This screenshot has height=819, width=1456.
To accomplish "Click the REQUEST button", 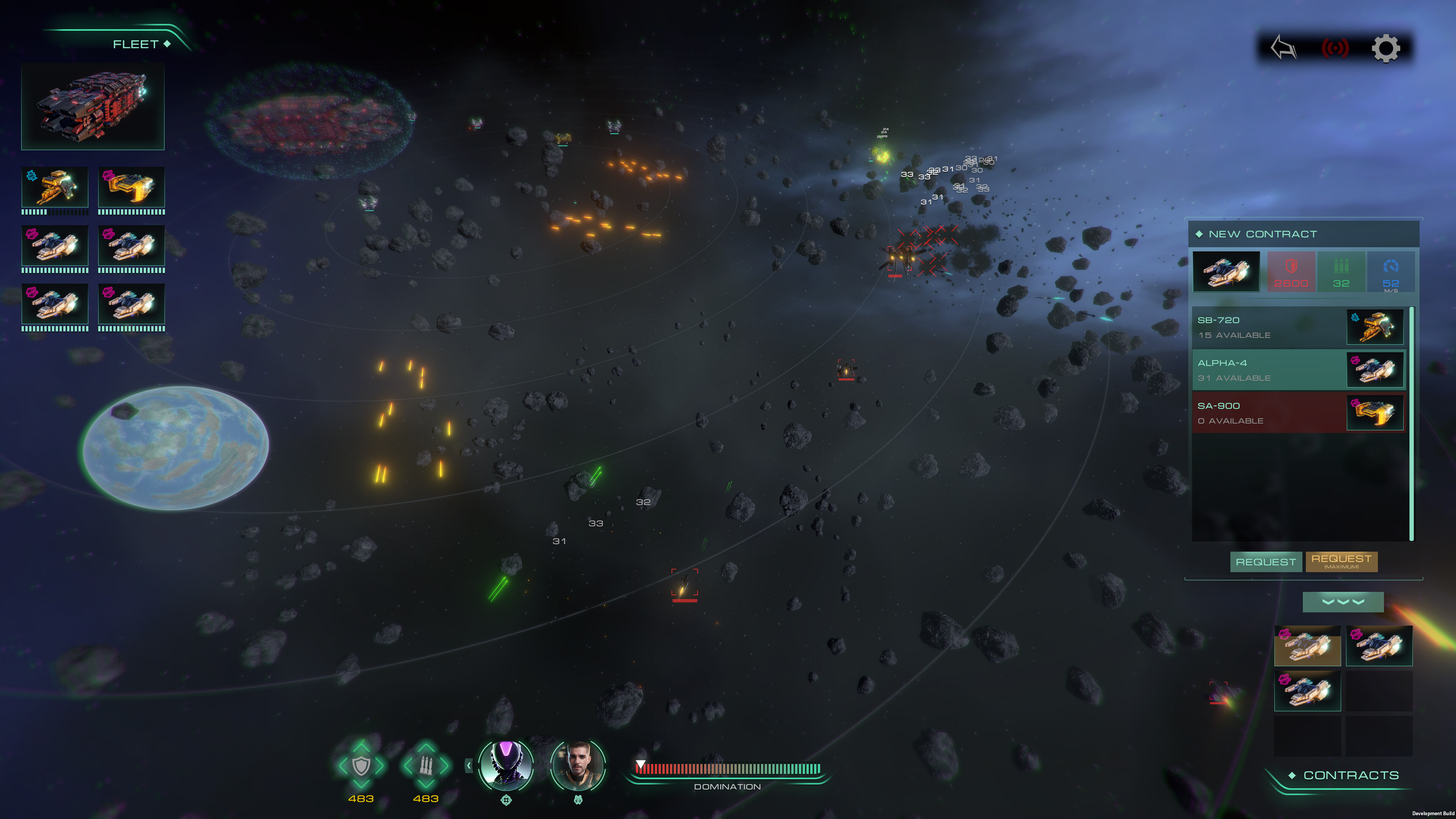I will coord(1266,562).
